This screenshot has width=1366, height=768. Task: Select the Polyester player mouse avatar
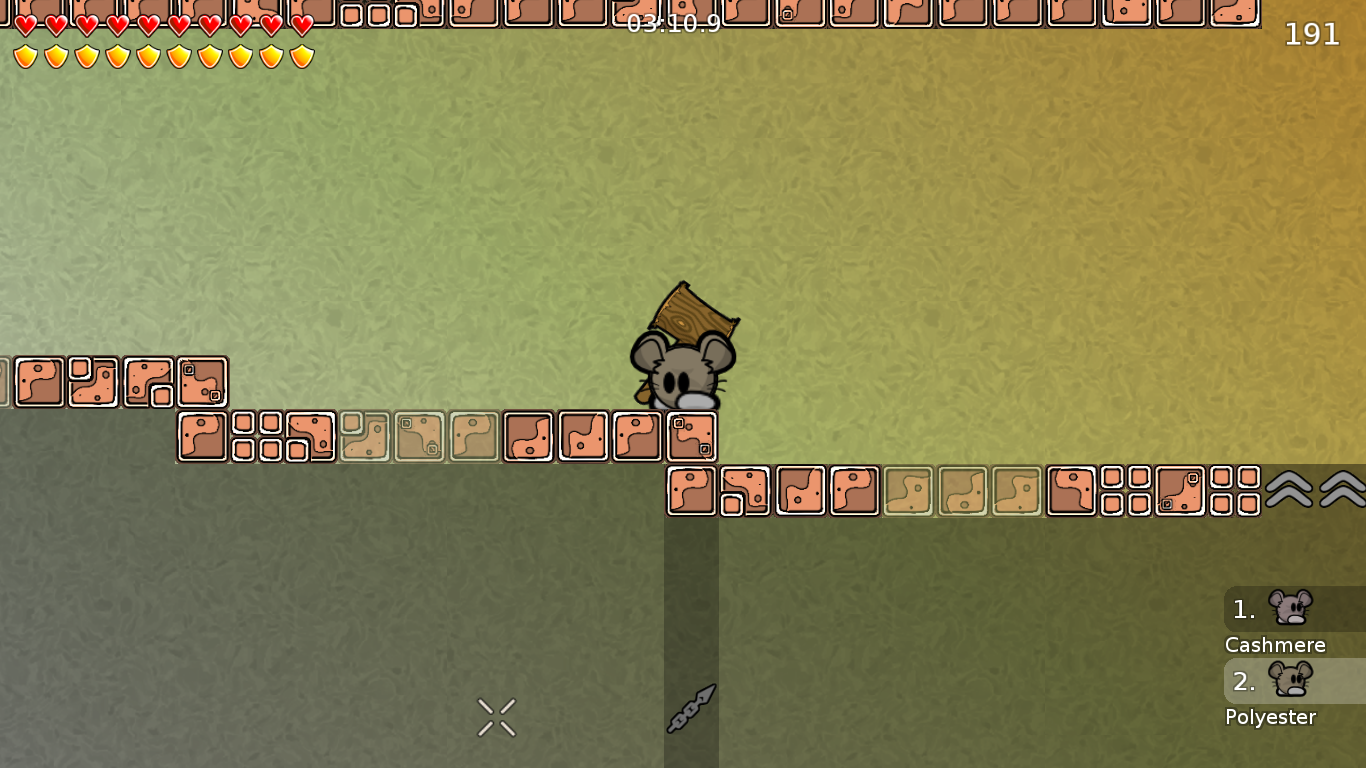click(x=1290, y=679)
